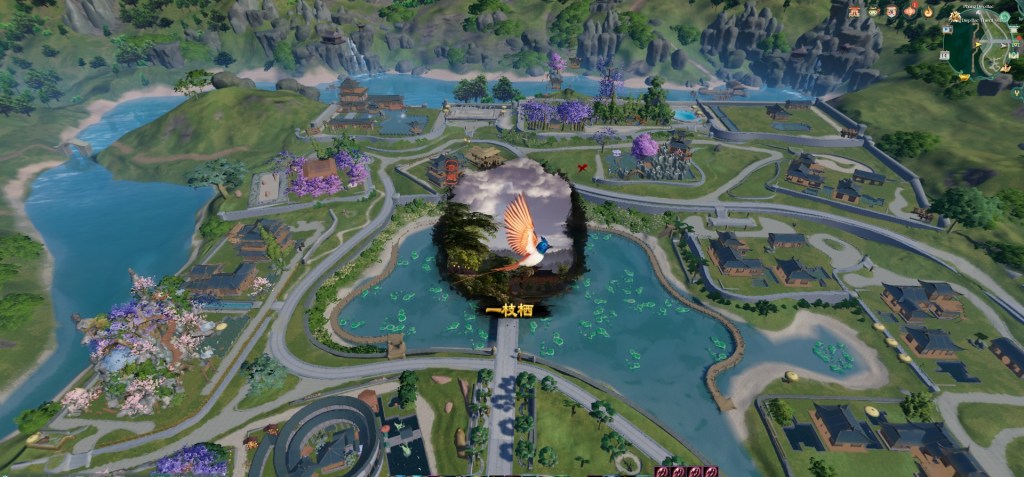The height and width of the screenshot is (477, 1024).
Task: Click the gold ingot icon below minimap
Action: pyautogui.click(x=964, y=77)
